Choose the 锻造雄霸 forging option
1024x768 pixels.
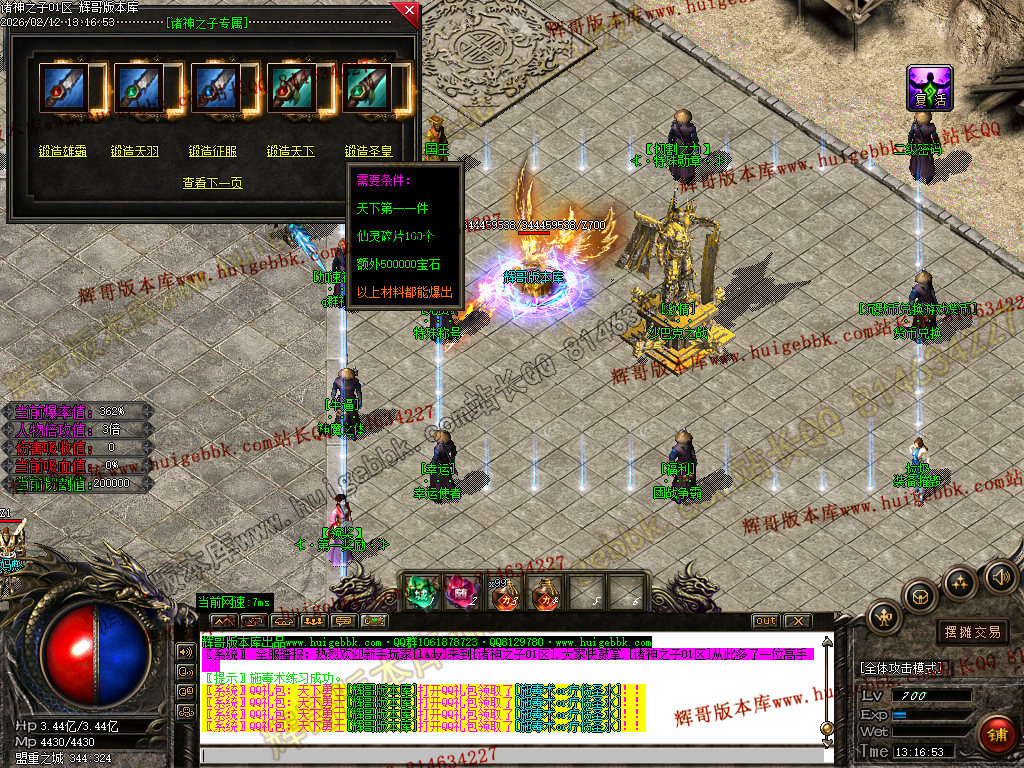(x=63, y=151)
